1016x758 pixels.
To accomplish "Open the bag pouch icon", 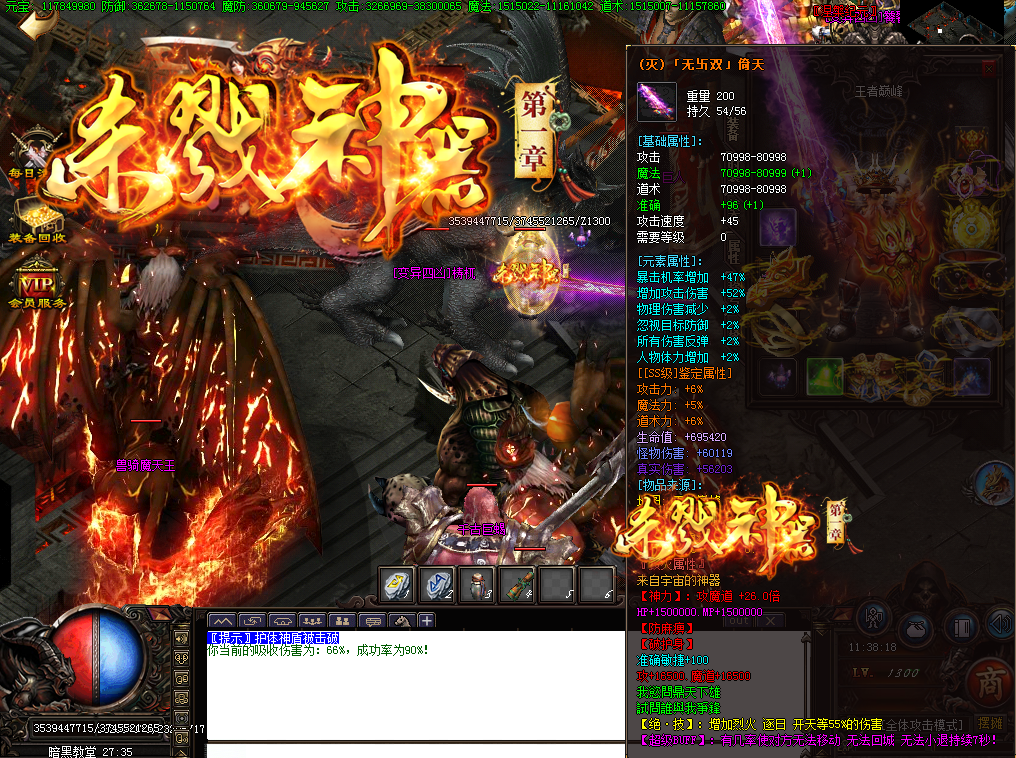I will [x=915, y=629].
